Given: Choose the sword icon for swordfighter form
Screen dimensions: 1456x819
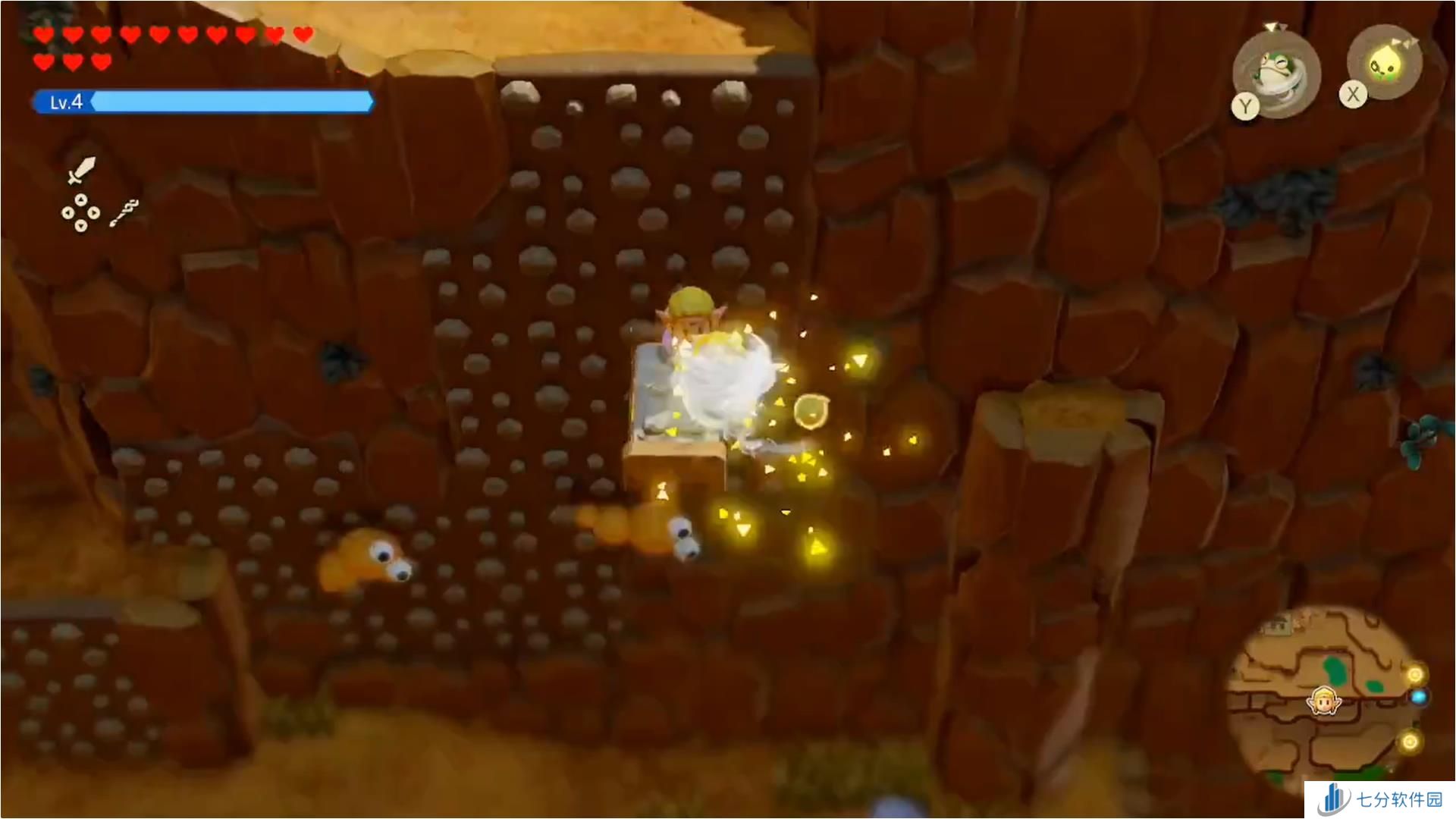Looking at the screenshot, I should pos(80,170).
